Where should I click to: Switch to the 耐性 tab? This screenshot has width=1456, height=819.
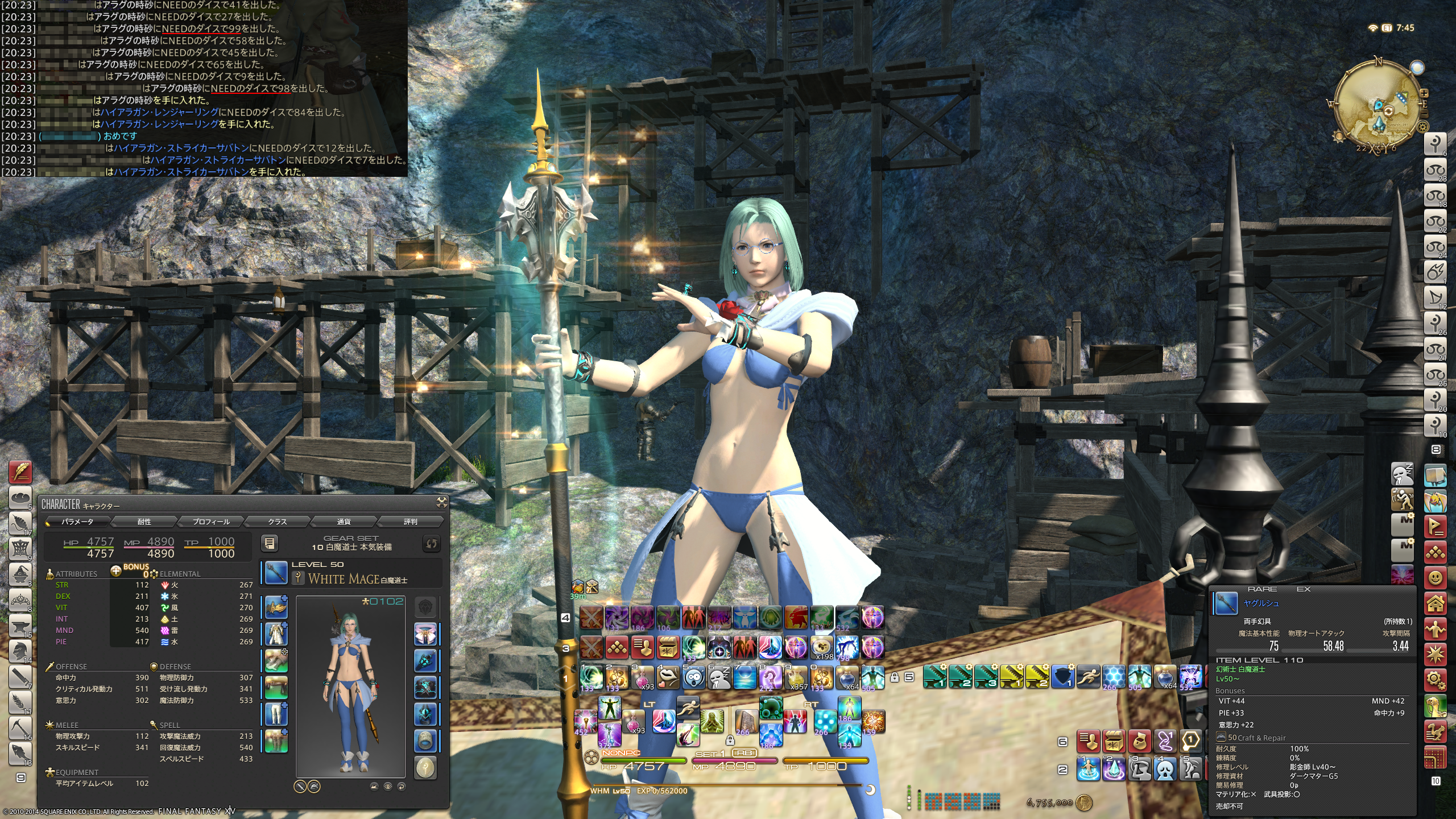point(144,522)
